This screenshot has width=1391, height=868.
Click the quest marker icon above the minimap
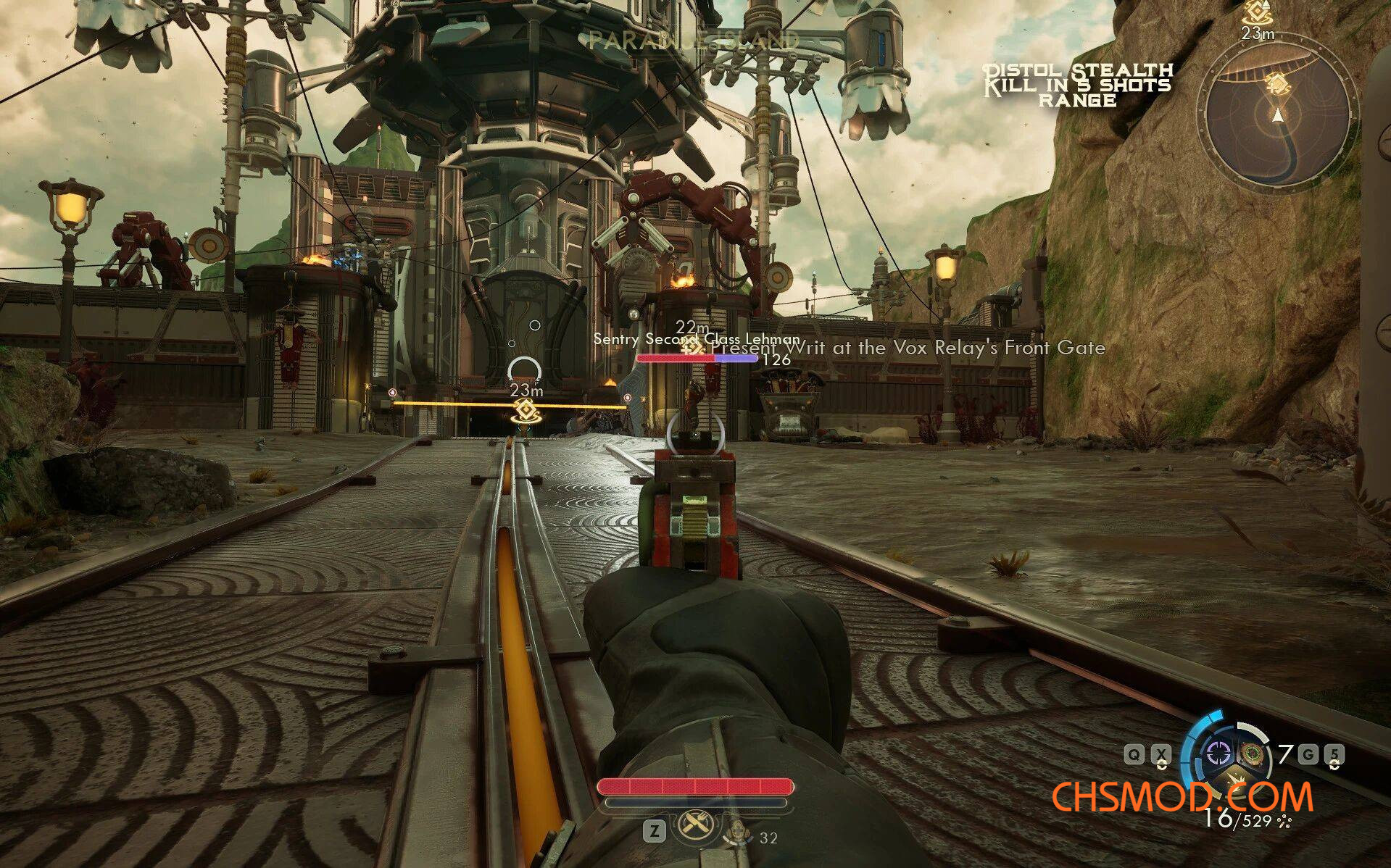pyautogui.click(x=1258, y=13)
